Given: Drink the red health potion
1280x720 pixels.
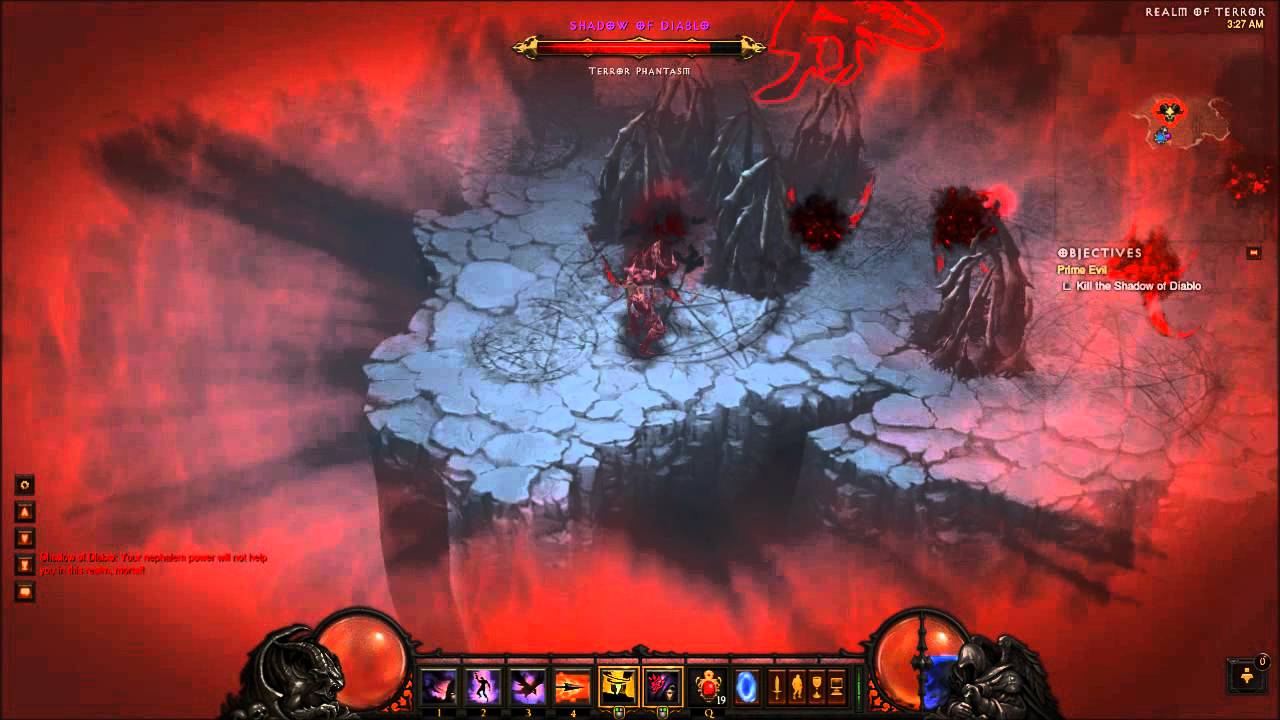Looking at the screenshot, I should [707, 687].
